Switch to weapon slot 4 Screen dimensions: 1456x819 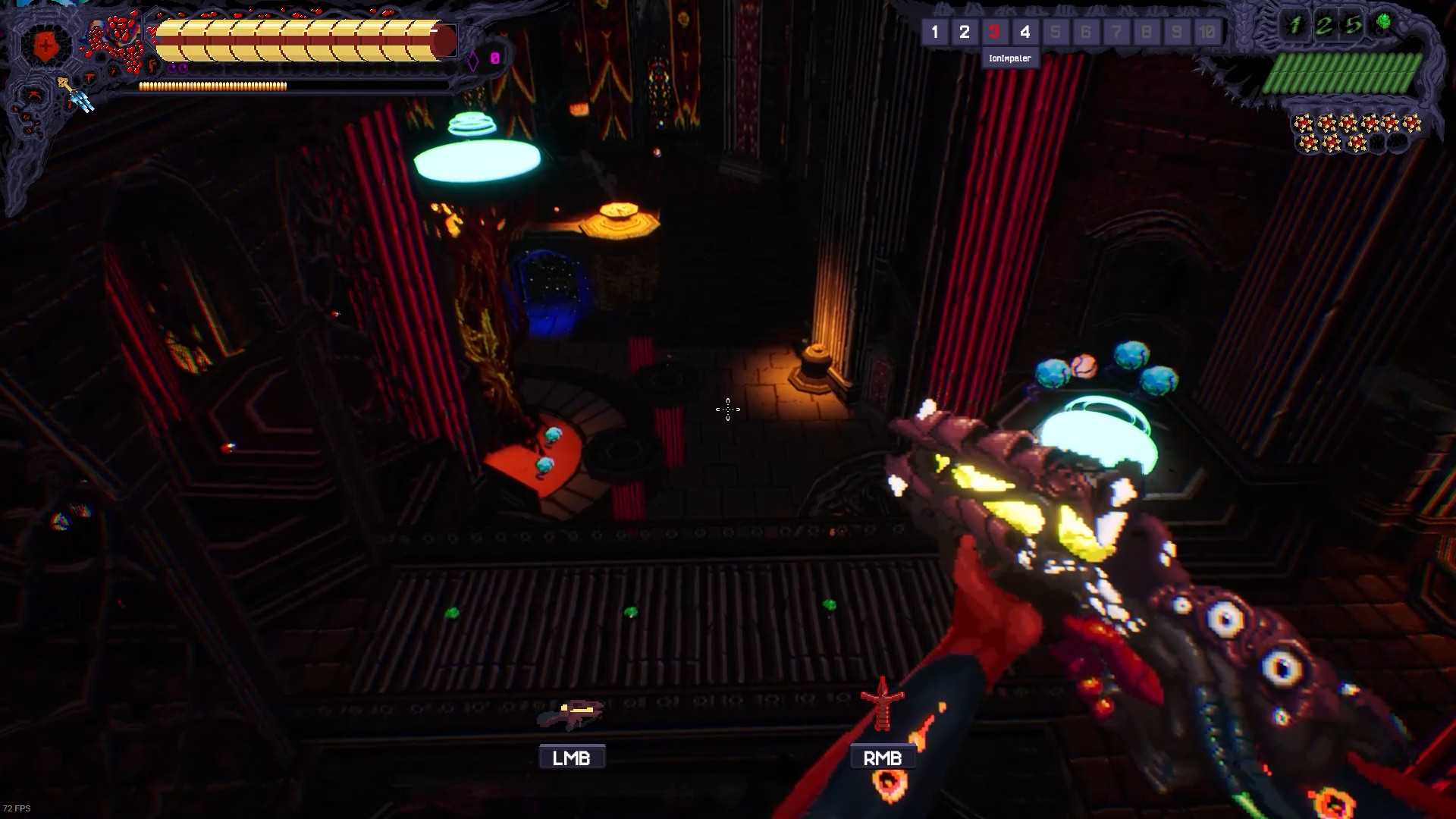(x=1025, y=33)
